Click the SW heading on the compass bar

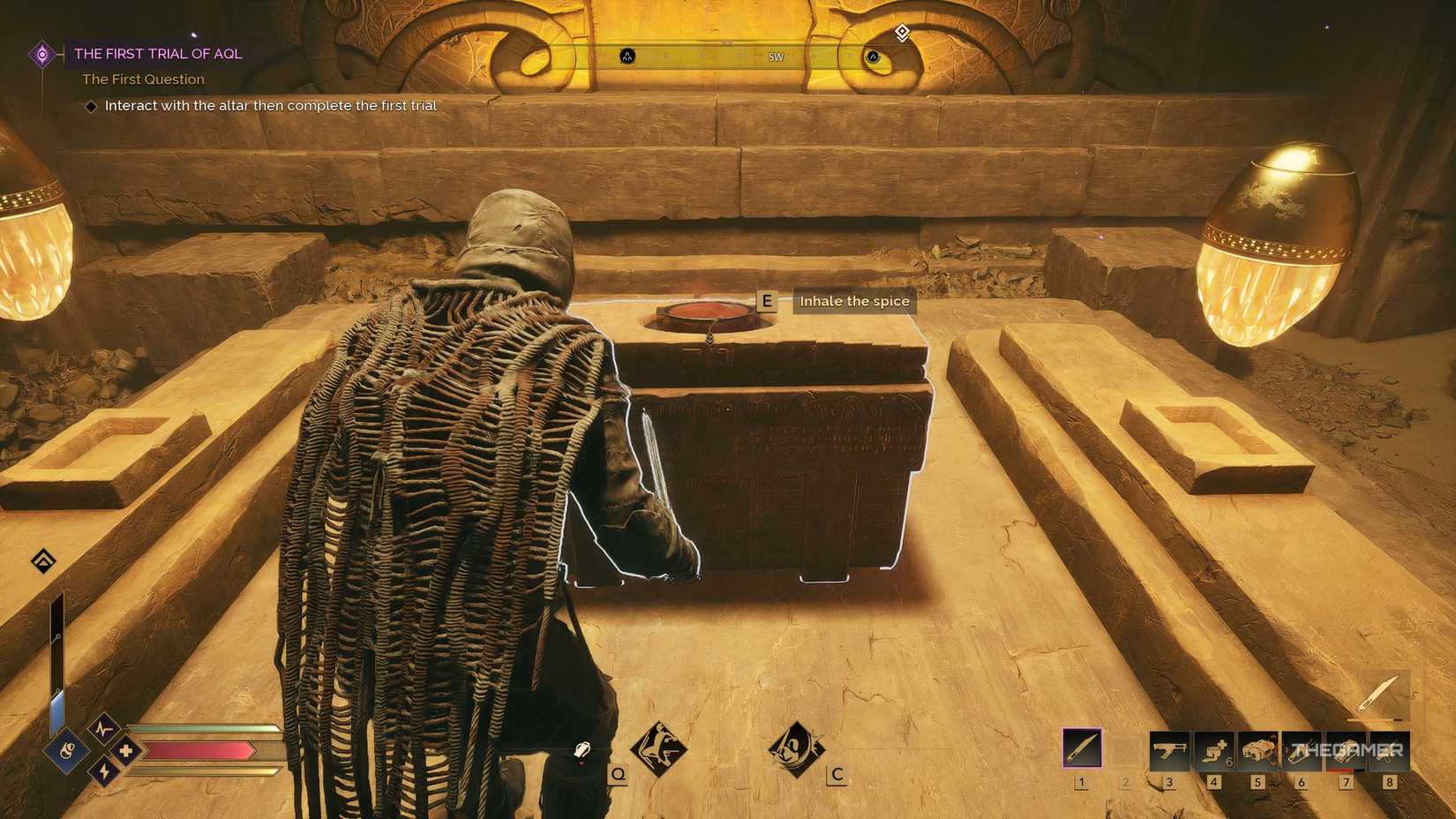point(777,56)
